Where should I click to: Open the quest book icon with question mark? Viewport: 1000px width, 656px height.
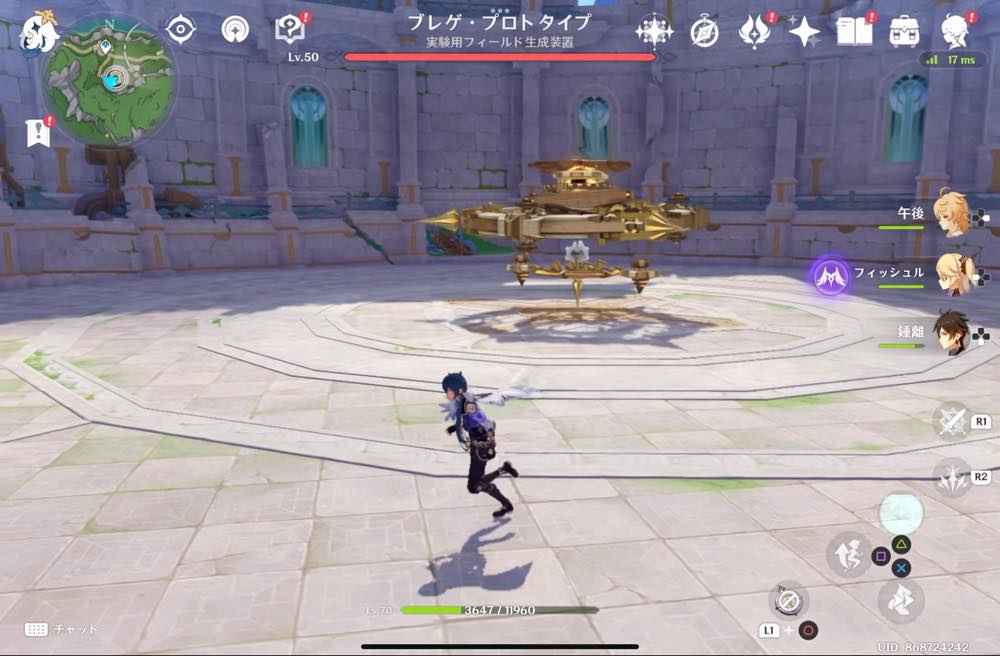(290, 30)
